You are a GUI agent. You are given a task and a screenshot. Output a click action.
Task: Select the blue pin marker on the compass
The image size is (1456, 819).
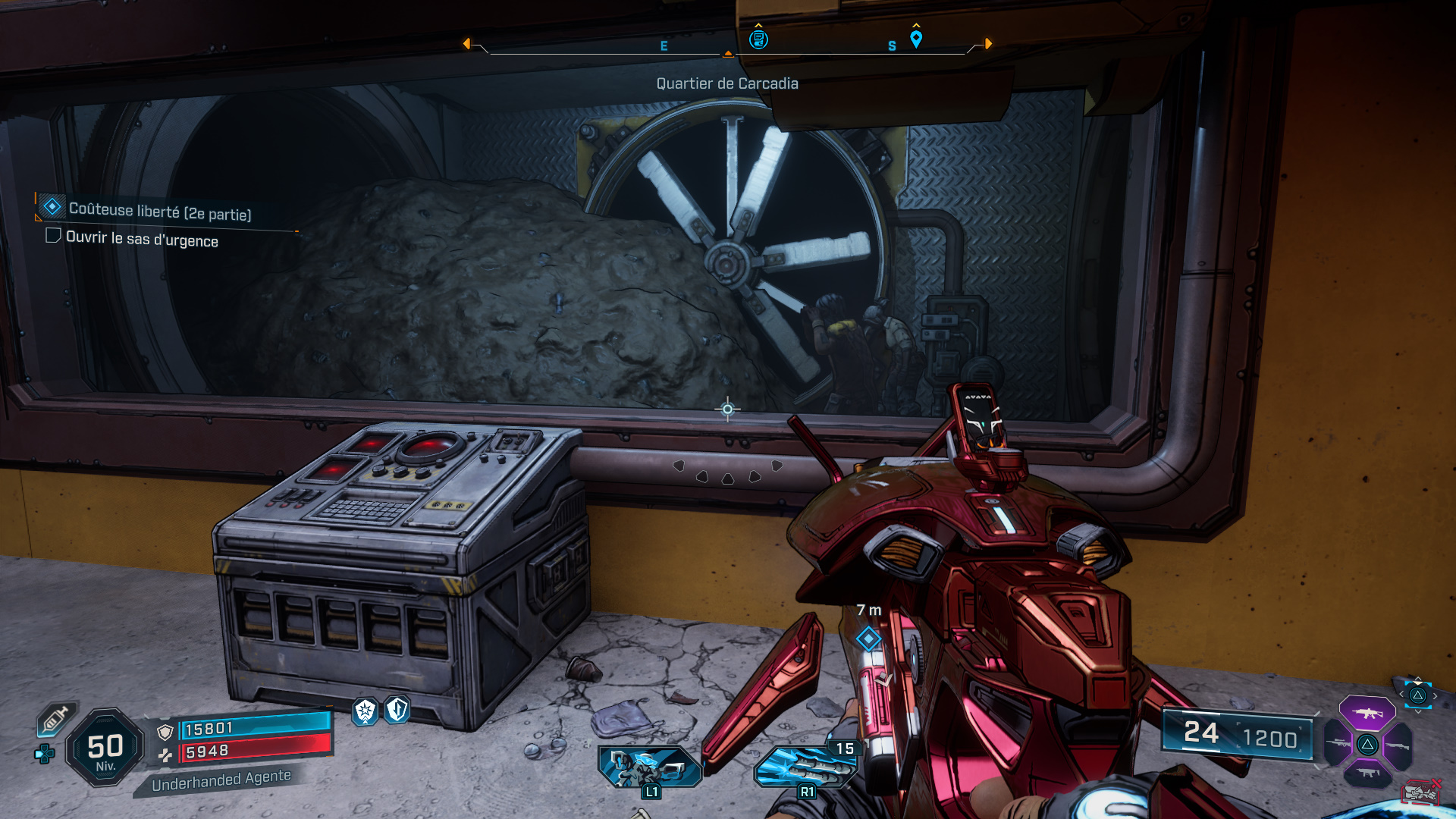(x=916, y=39)
